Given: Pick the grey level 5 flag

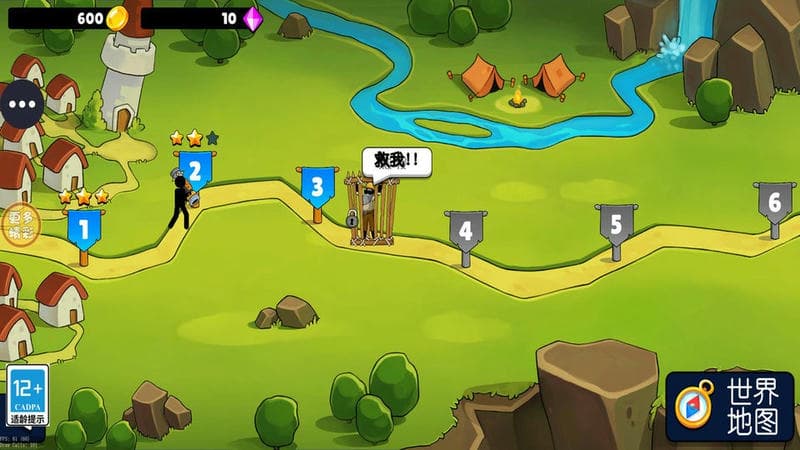Looking at the screenshot, I should click(x=615, y=224).
